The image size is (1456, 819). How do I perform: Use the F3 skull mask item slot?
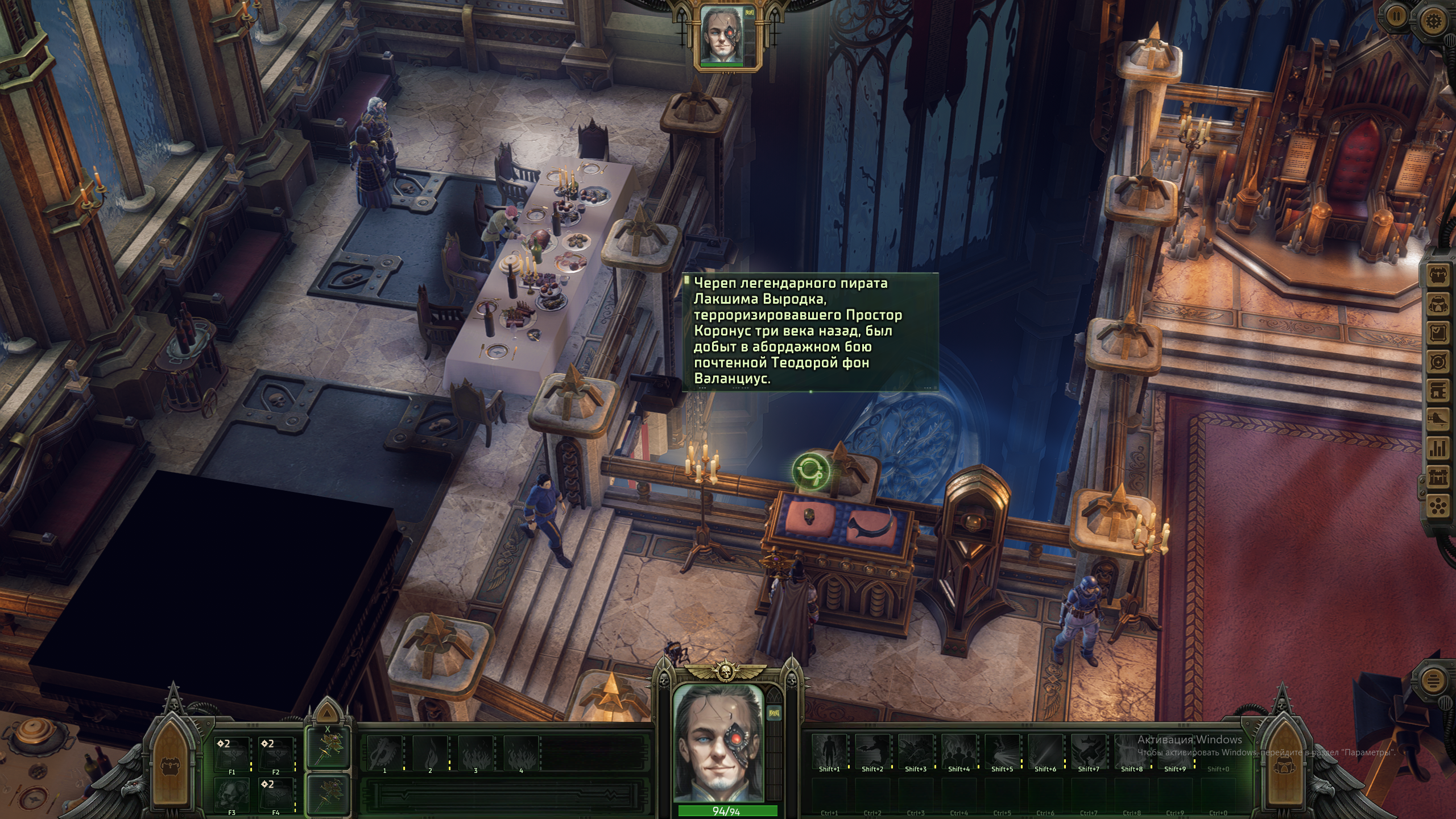(231, 792)
